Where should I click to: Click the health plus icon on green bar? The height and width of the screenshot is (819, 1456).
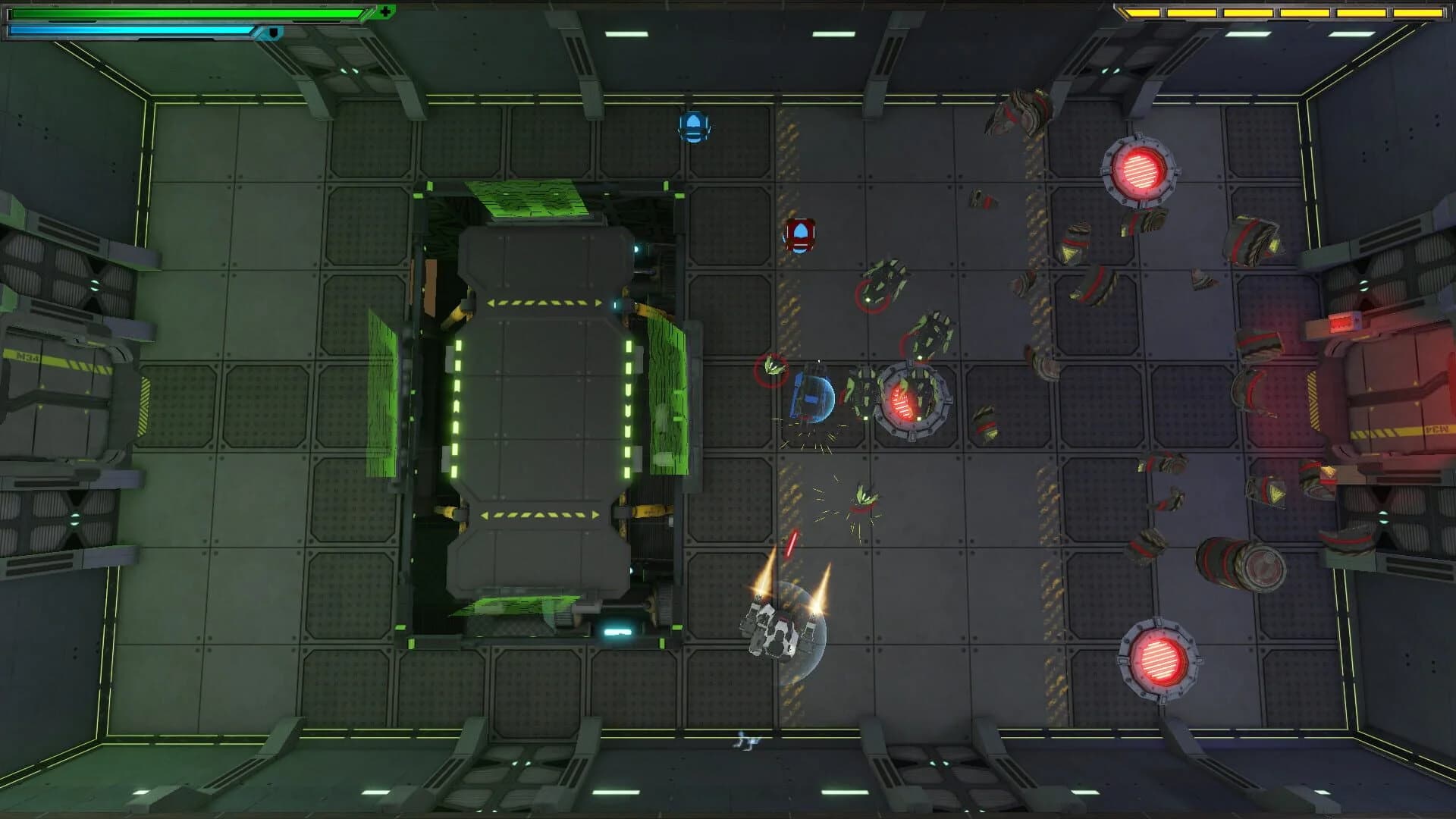(385, 10)
